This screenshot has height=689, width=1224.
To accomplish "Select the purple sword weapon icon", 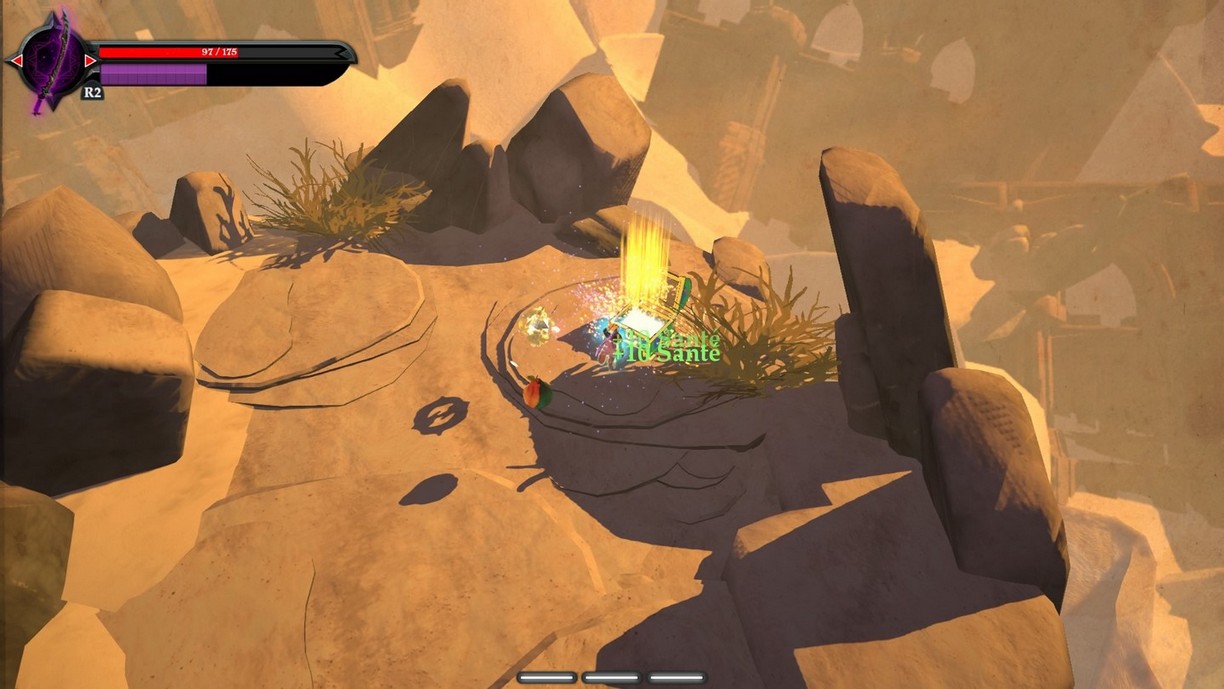I will [52, 62].
